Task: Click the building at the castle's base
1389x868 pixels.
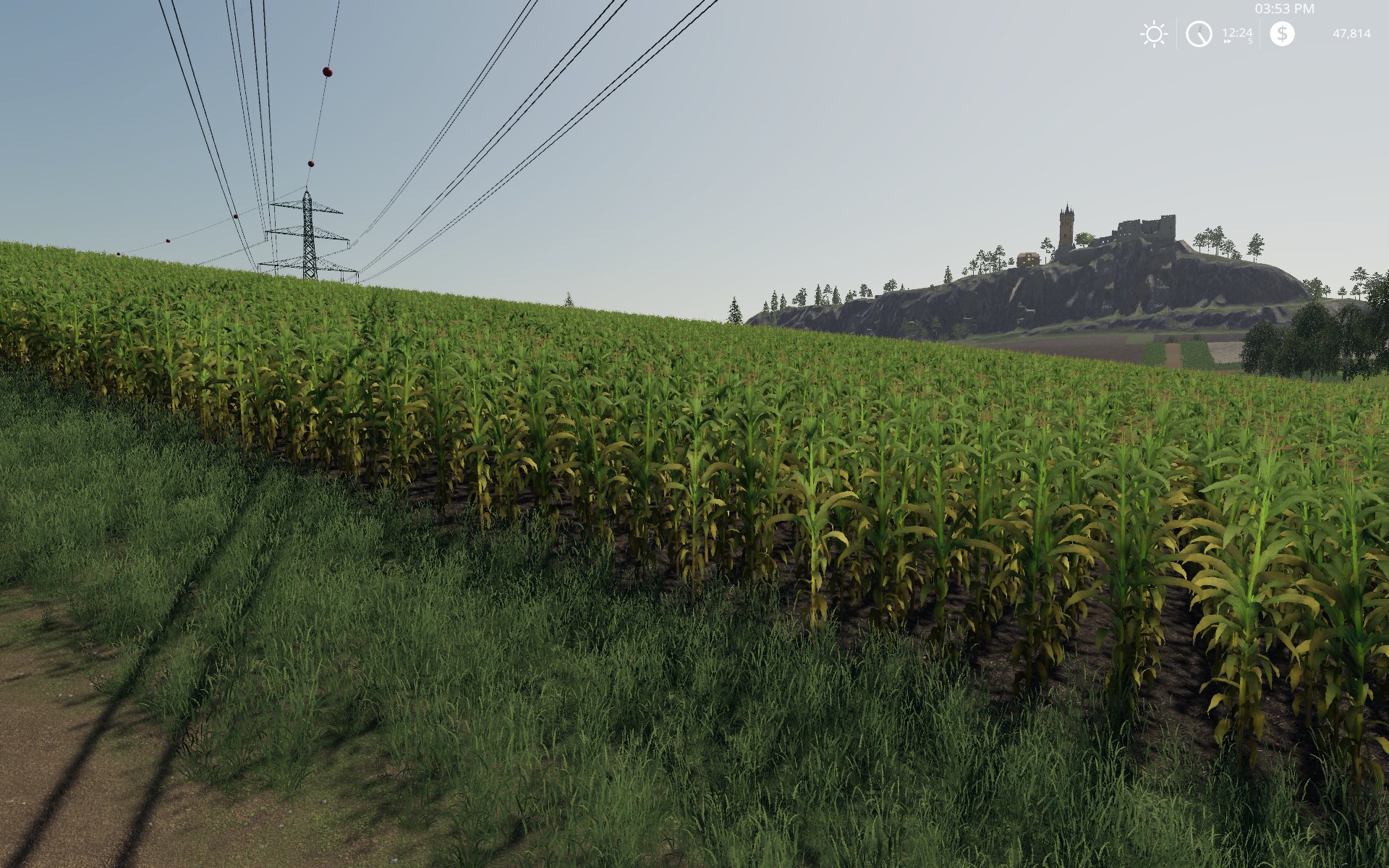Action: (1027, 259)
